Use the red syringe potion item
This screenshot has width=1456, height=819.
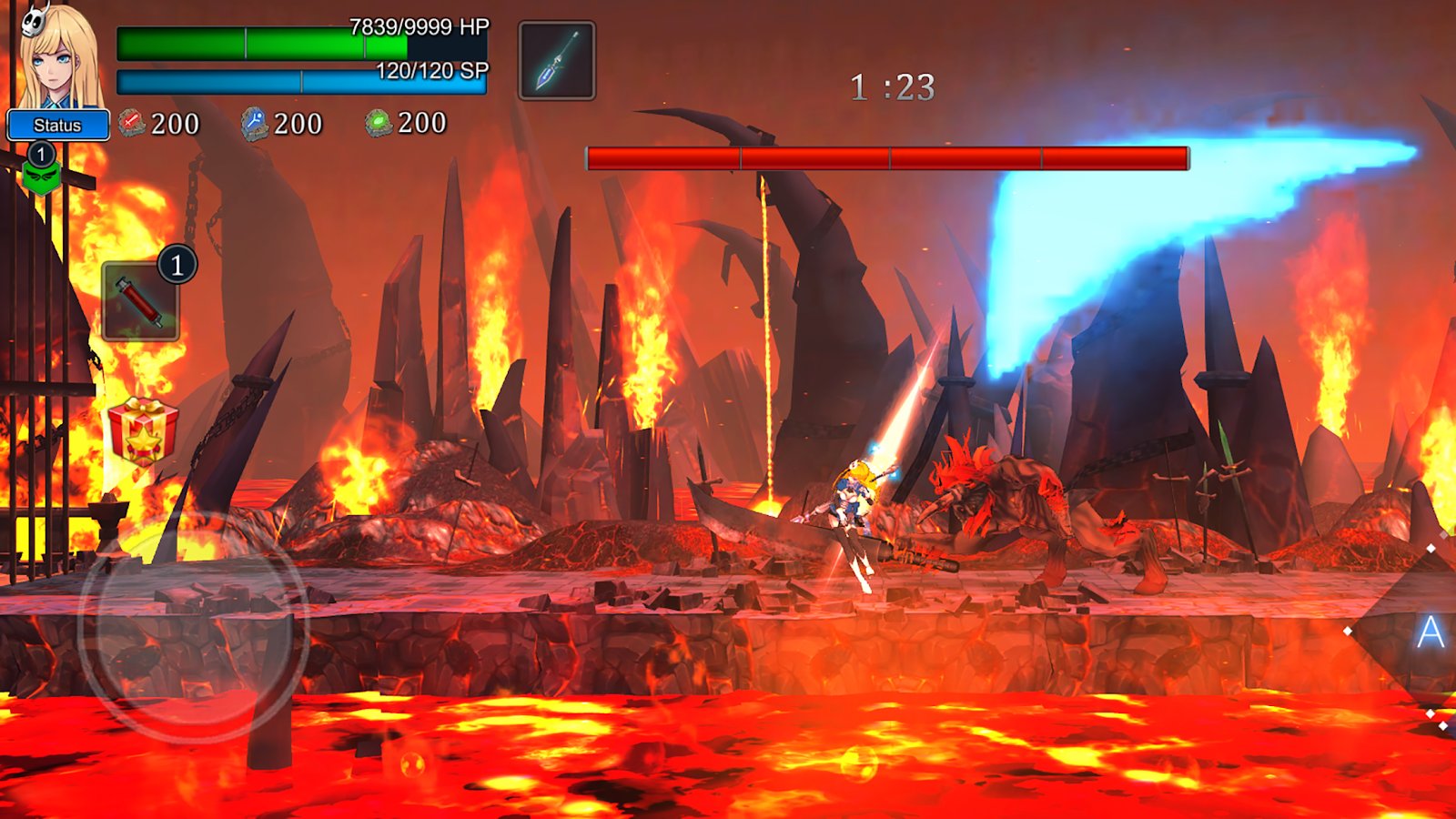(140, 301)
